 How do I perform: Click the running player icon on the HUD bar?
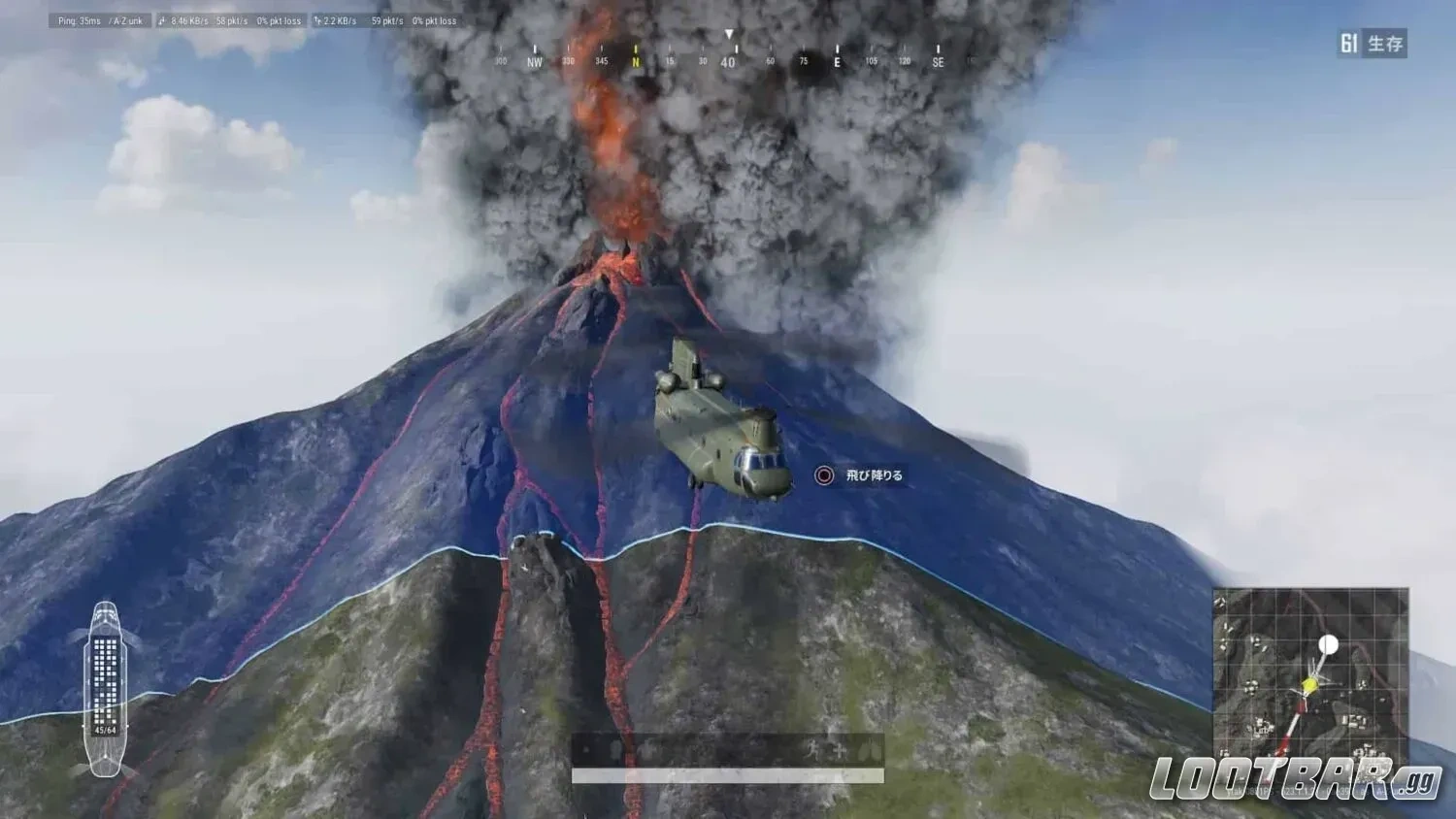812,749
